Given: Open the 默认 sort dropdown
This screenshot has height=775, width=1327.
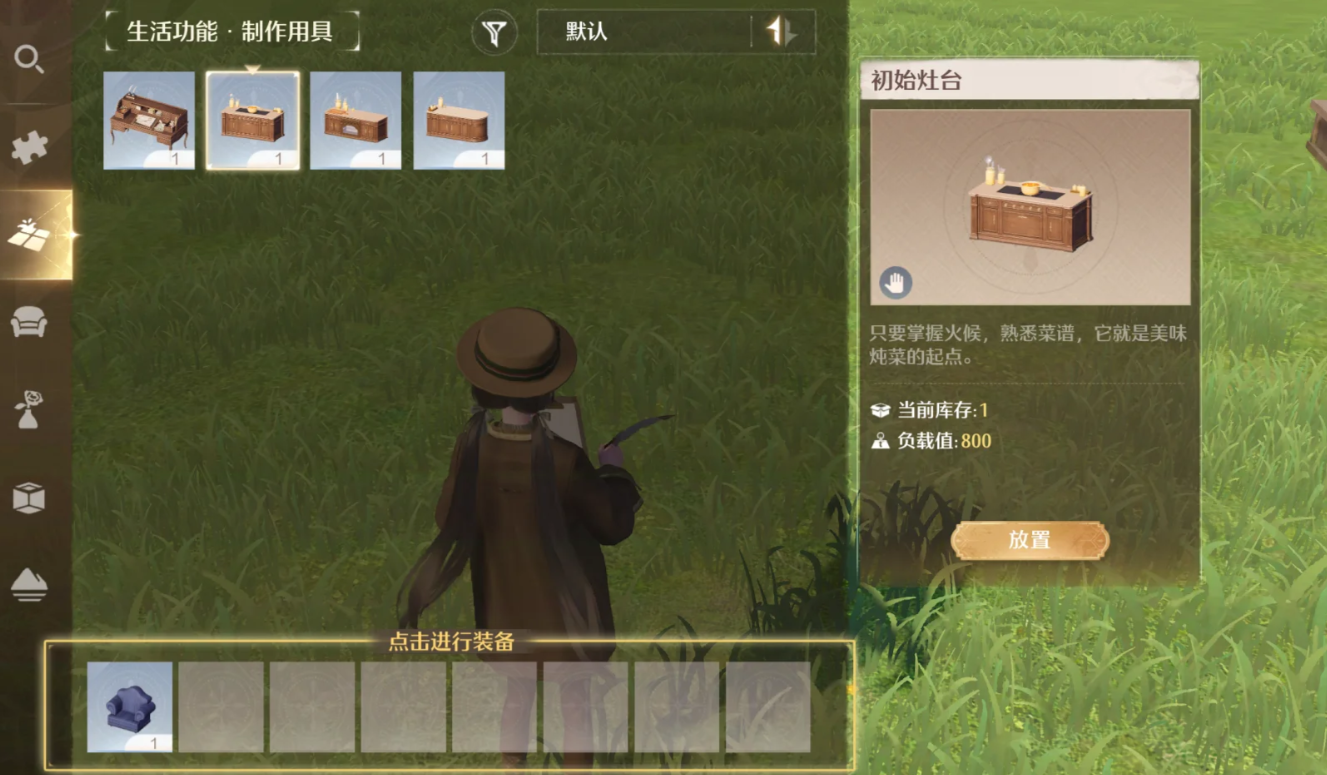Looking at the screenshot, I should 645,32.
